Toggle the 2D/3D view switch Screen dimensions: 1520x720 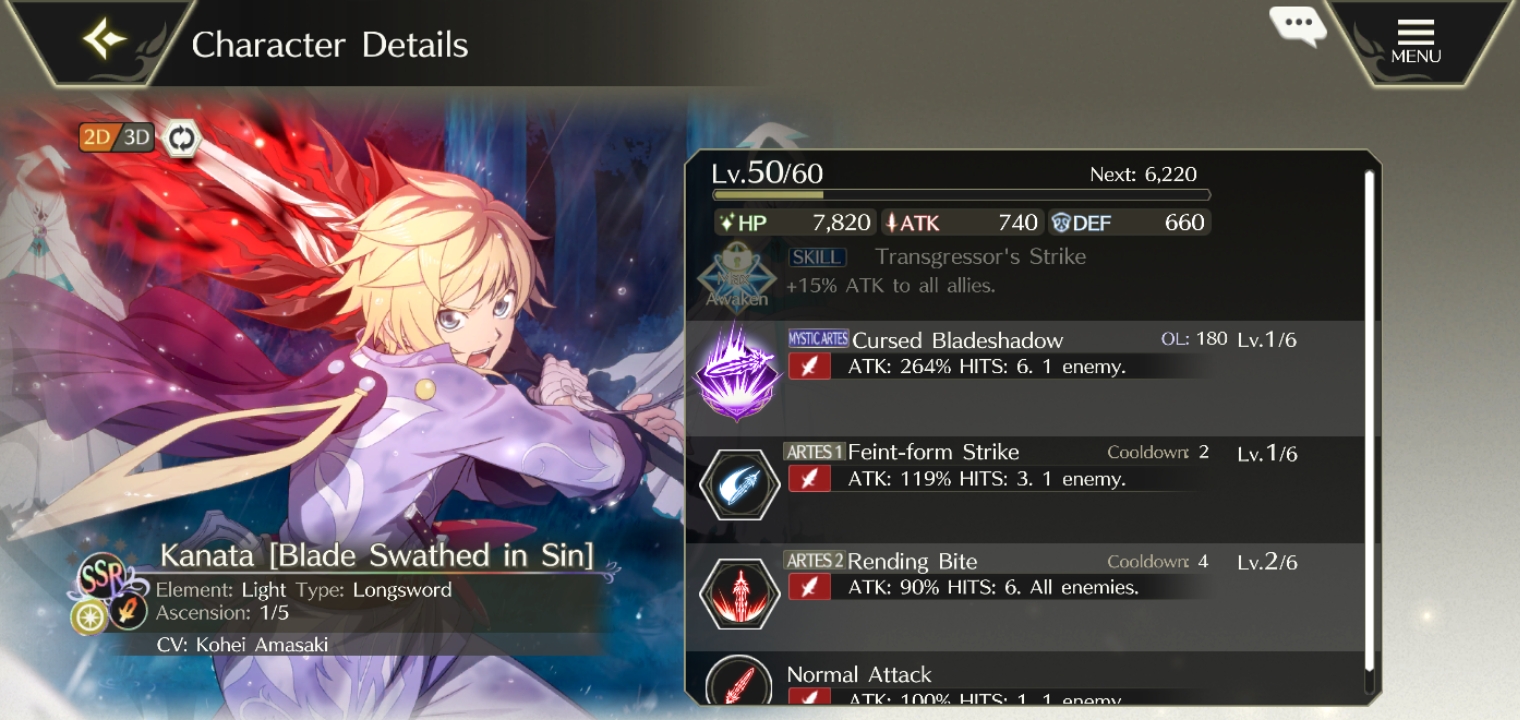pos(117,138)
